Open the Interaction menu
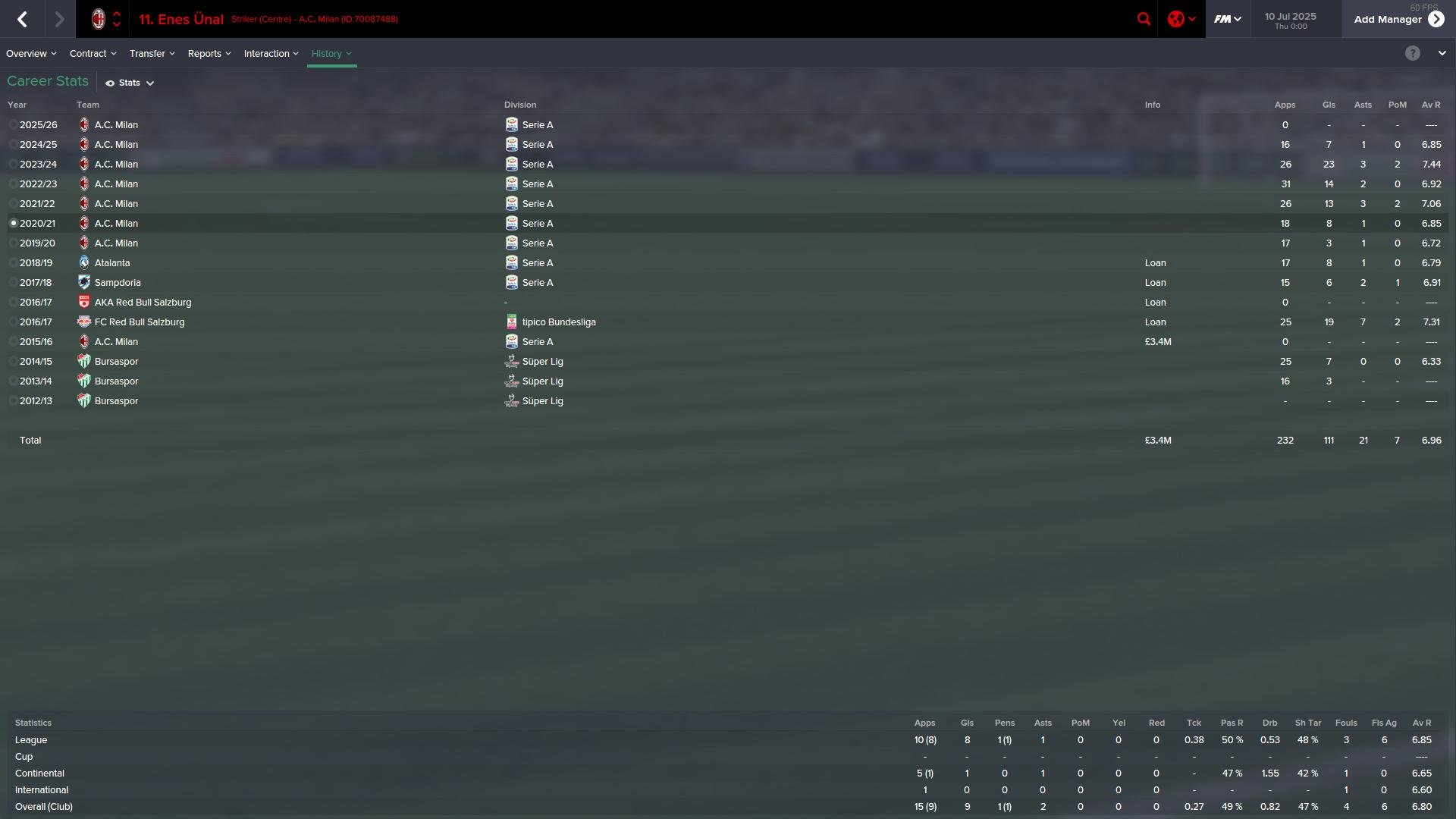The width and height of the screenshot is (1456, 819). (x=271, y=54)
